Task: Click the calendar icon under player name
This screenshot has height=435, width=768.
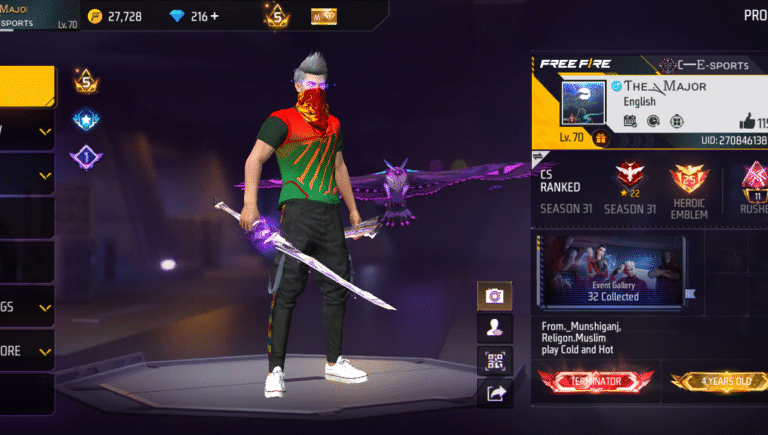Action: [630, 121]
